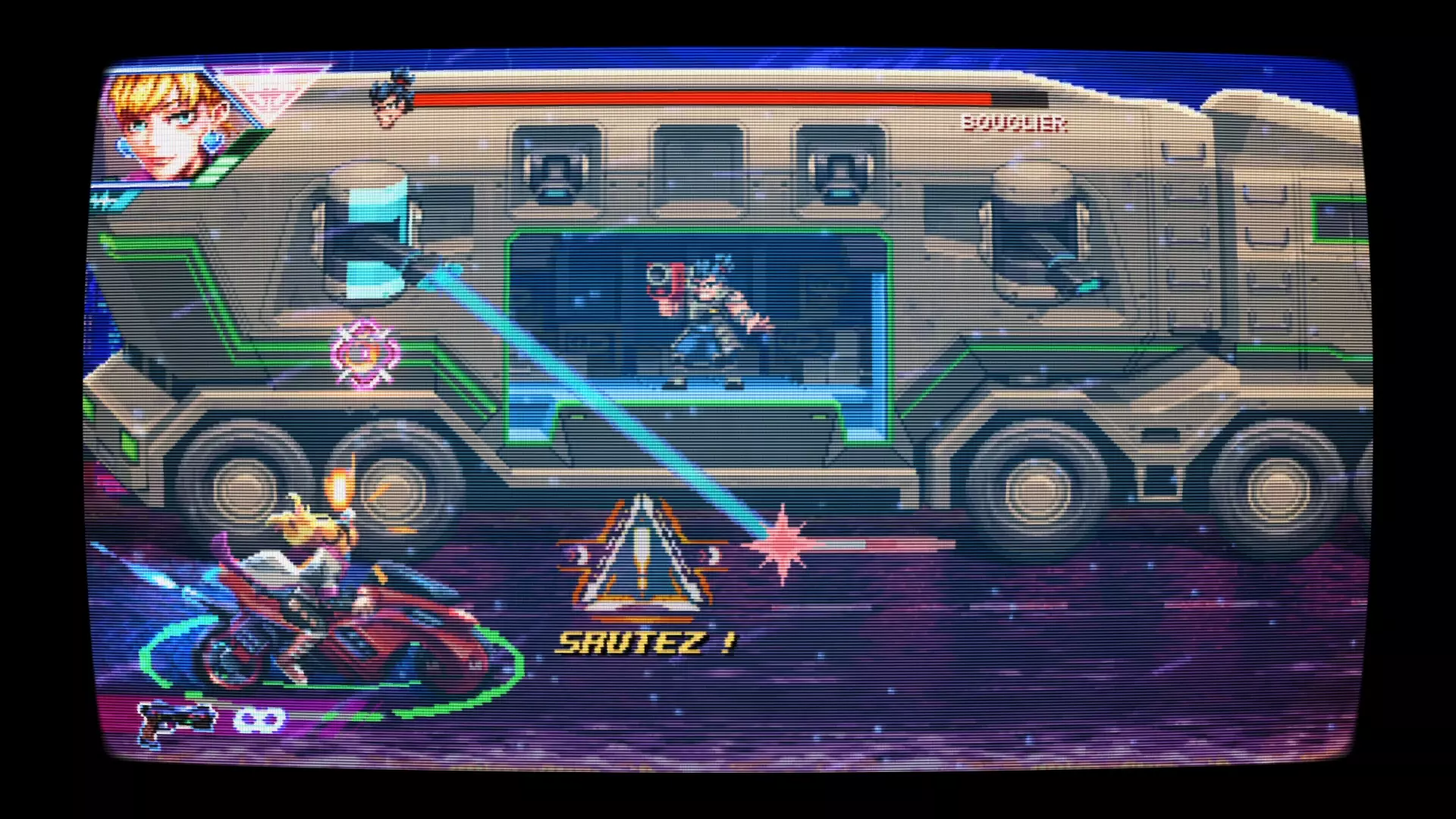Click the SAUTEZ! prompt text
Screen dimensions: 1456x819
click(x=645, y=641)
